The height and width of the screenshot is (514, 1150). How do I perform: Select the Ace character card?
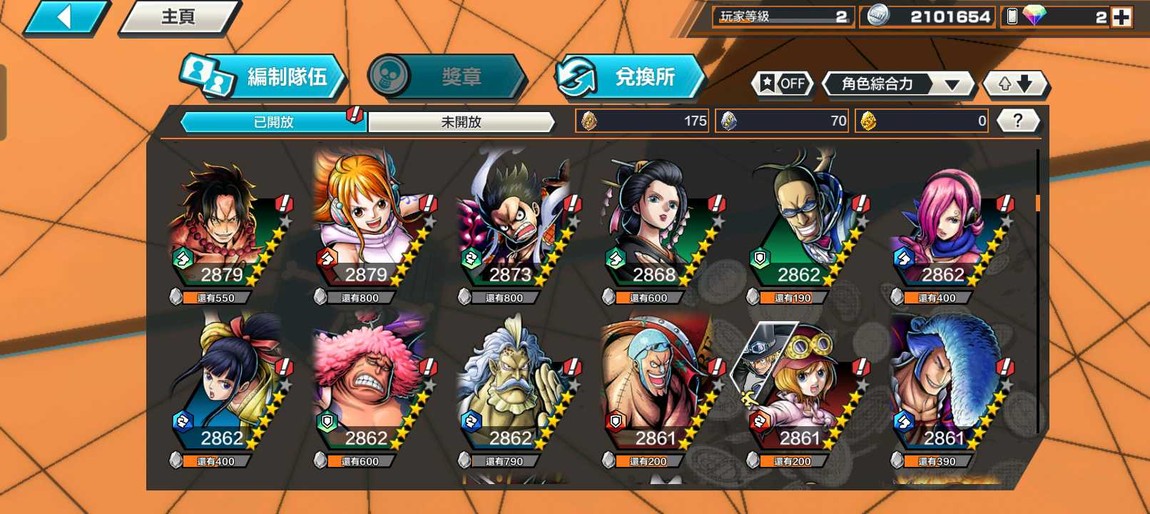pos(223,230)
